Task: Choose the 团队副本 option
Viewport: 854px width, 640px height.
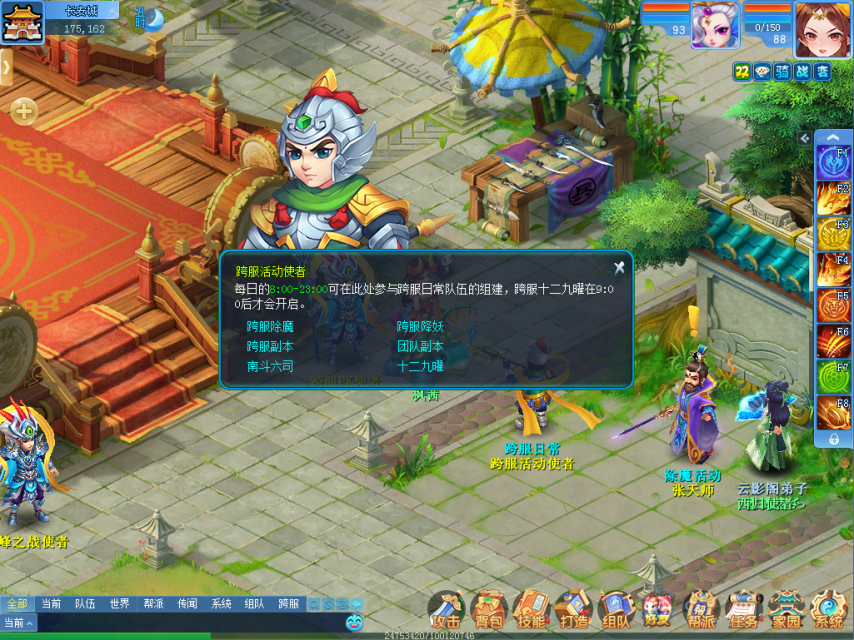Action: (420, 346)
